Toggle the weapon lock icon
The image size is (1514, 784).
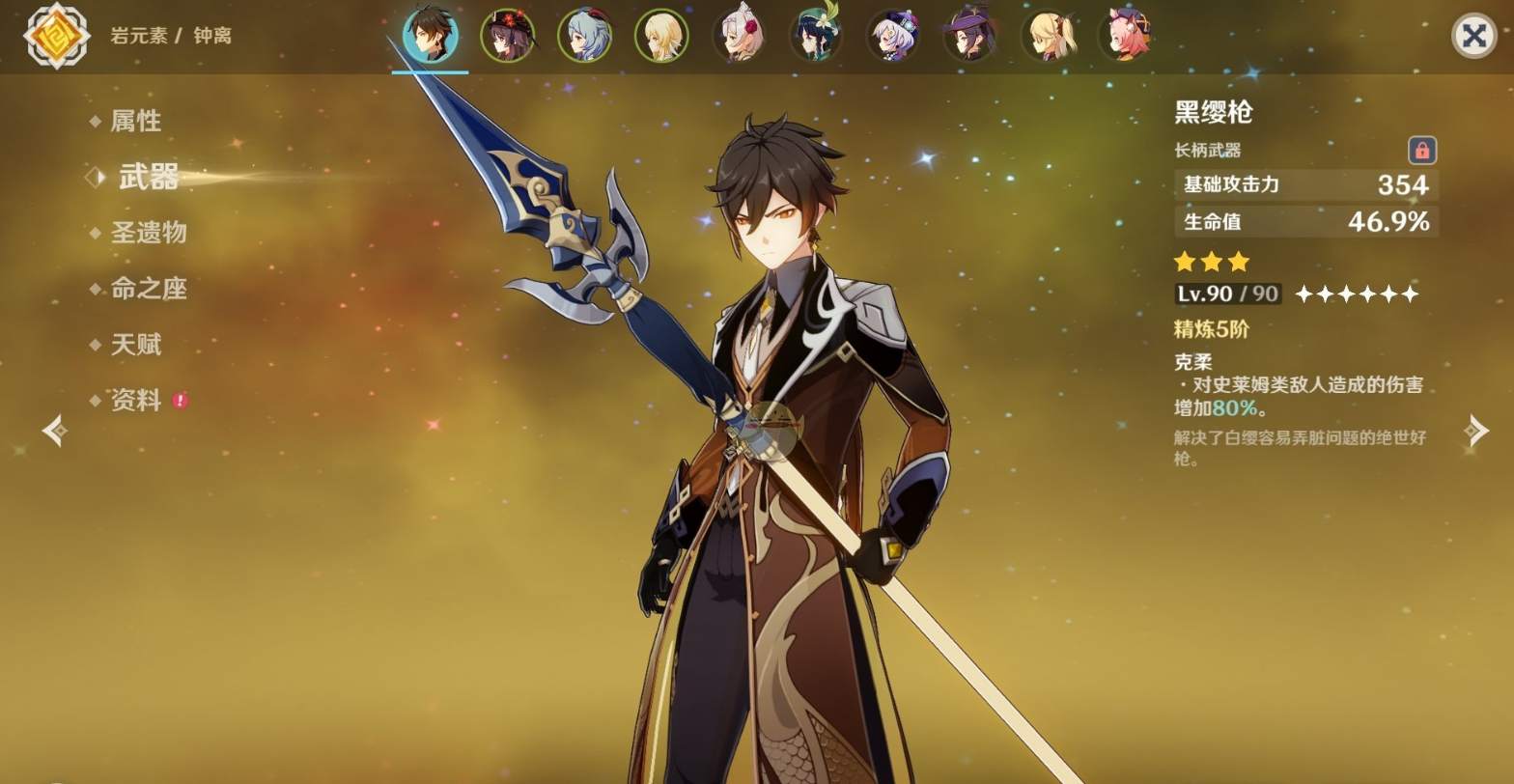1421,151
